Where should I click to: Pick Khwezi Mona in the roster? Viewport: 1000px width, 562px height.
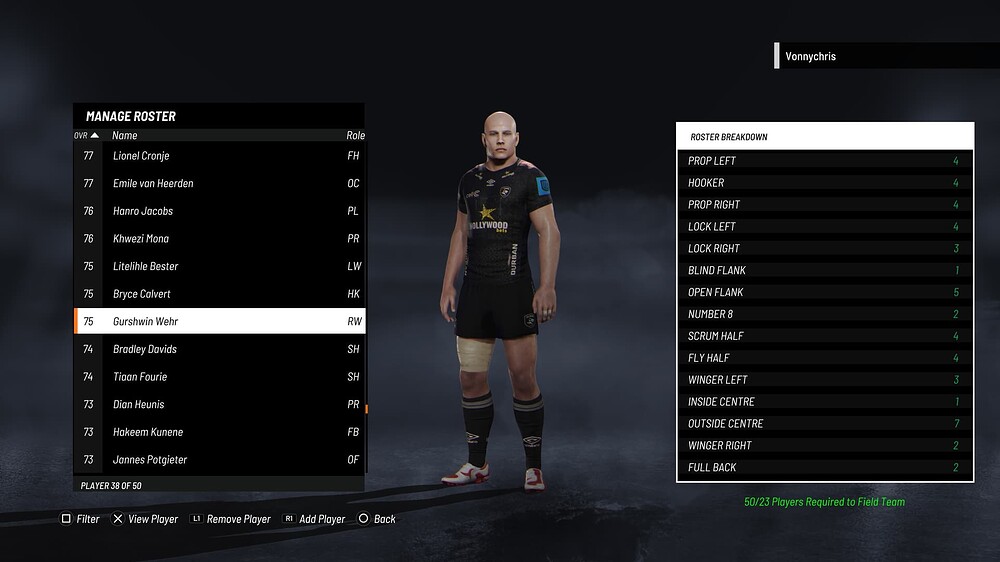218,239
